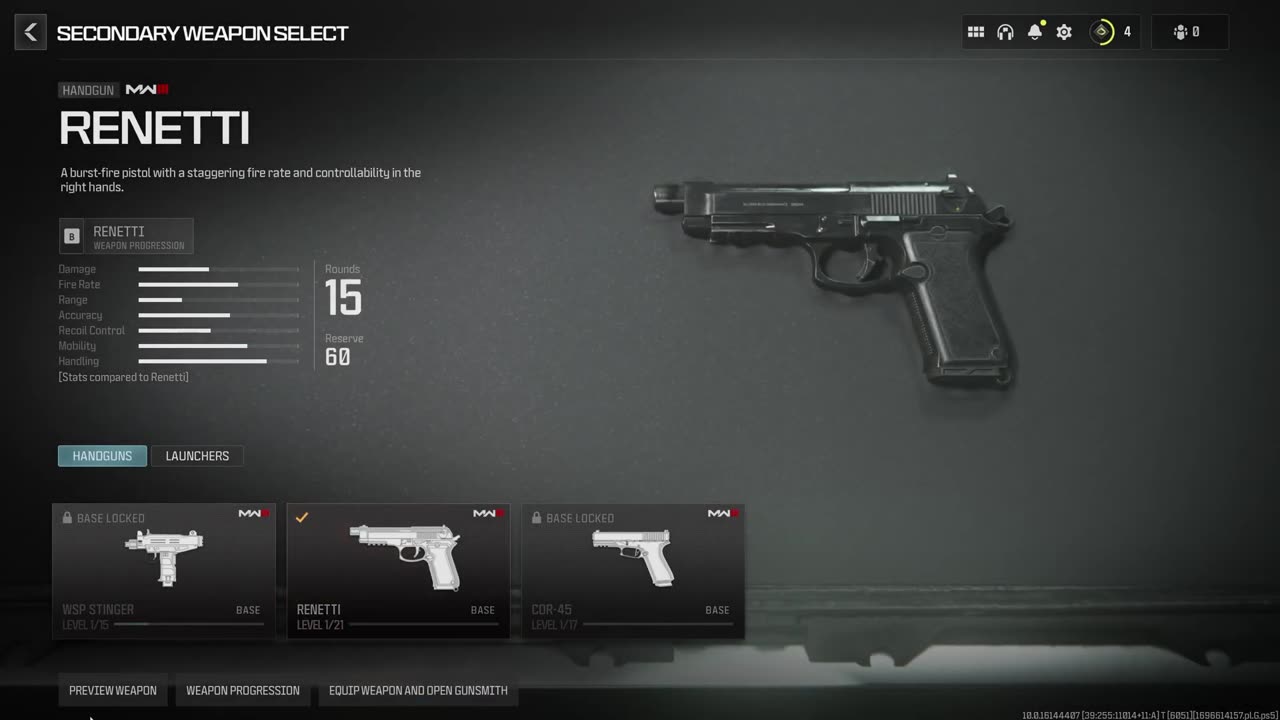Open settings with the gear icon

[1064, 32]
